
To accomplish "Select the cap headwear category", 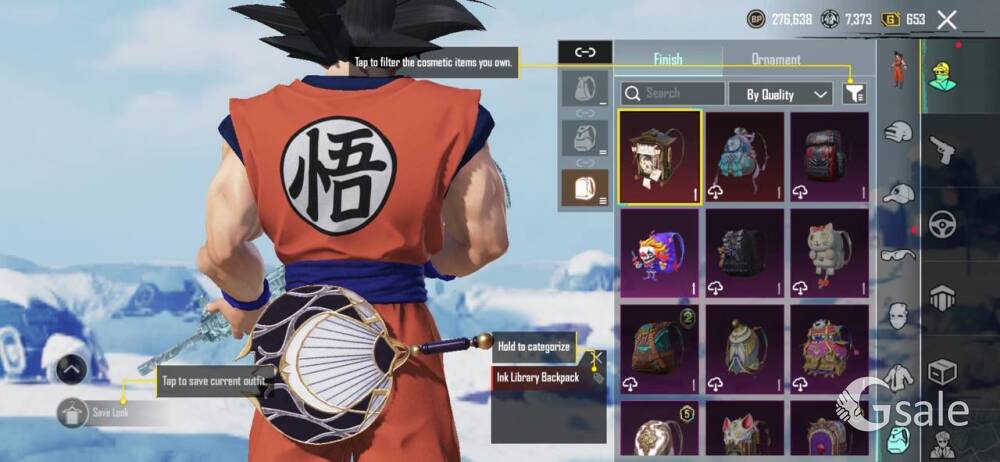I will coord(899,192).
